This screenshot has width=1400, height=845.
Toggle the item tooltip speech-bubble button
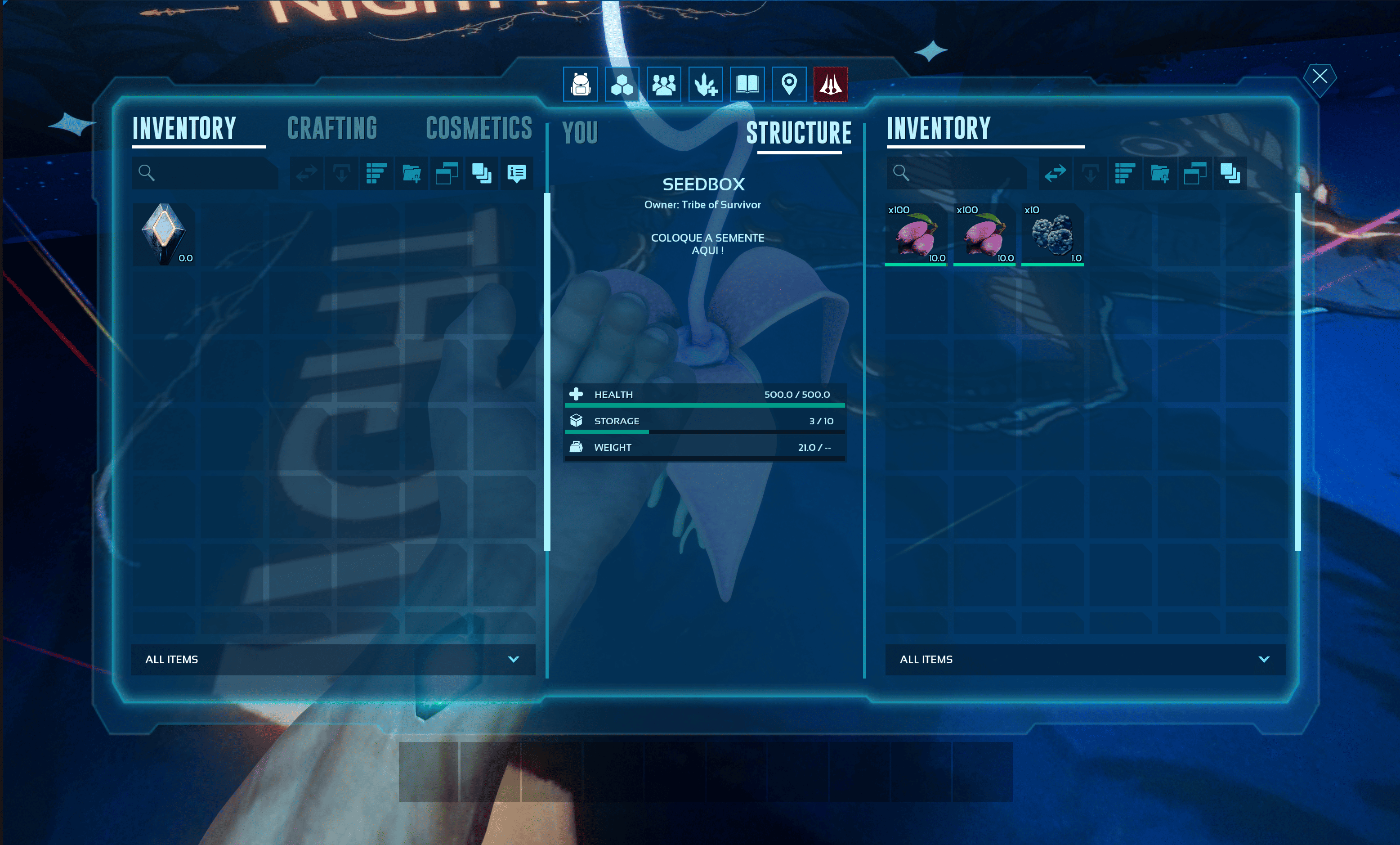tap(516, 173)
